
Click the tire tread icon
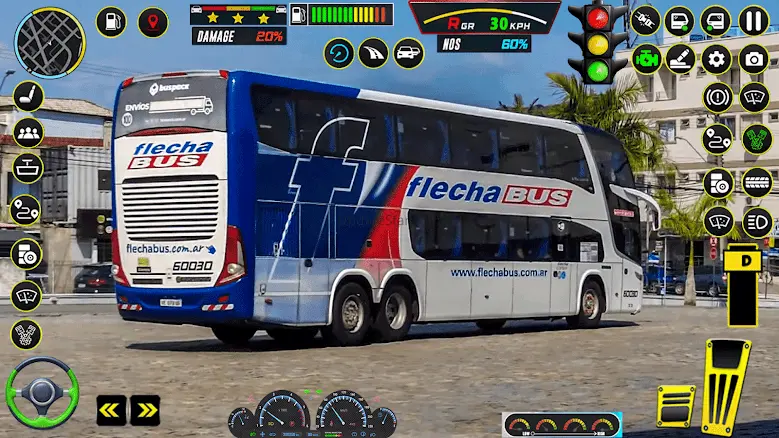(x=757, y=181)
